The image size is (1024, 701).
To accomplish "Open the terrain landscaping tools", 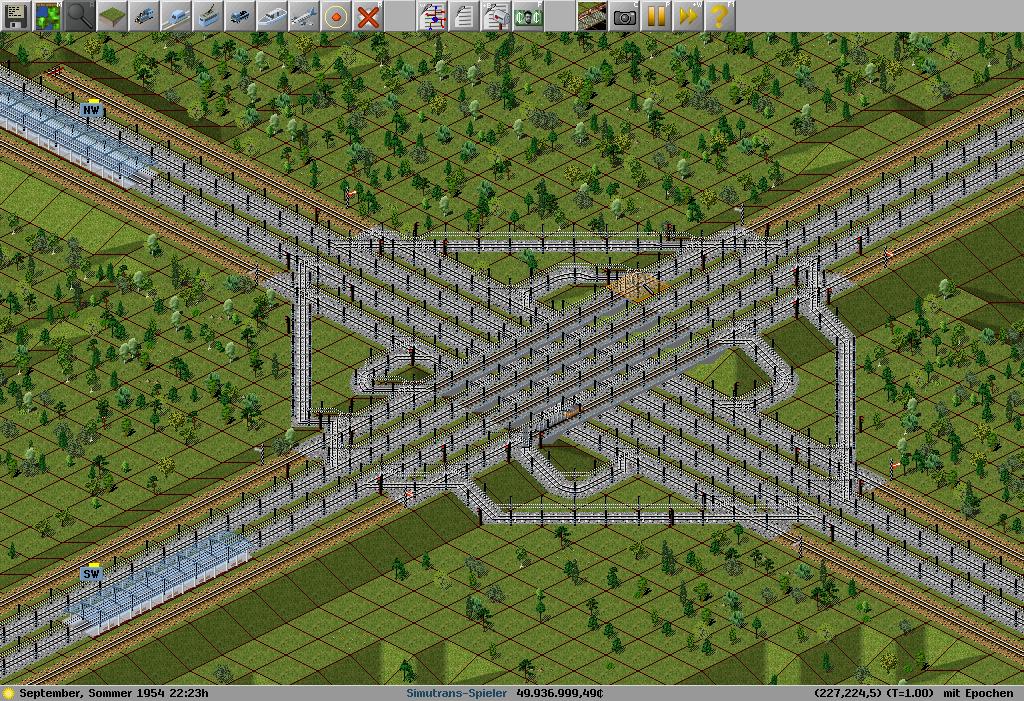I will point(111,15).
